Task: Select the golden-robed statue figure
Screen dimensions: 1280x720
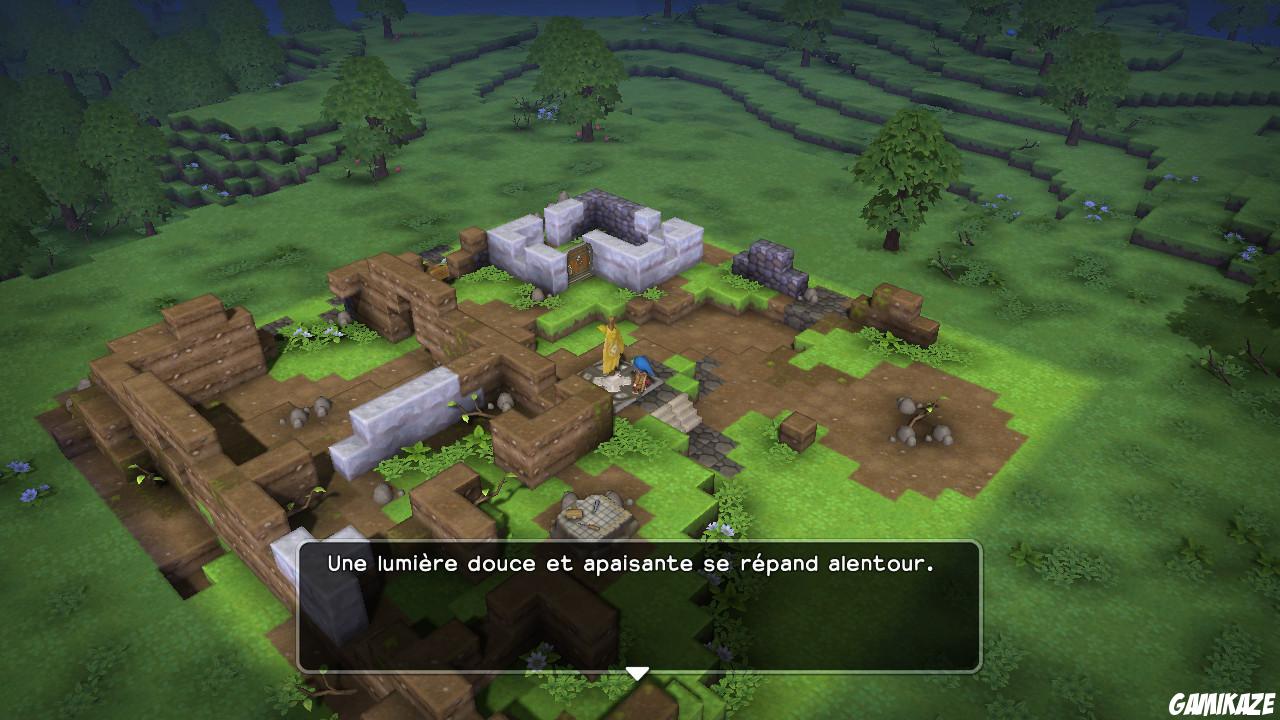Action: [x=612, y=348]
